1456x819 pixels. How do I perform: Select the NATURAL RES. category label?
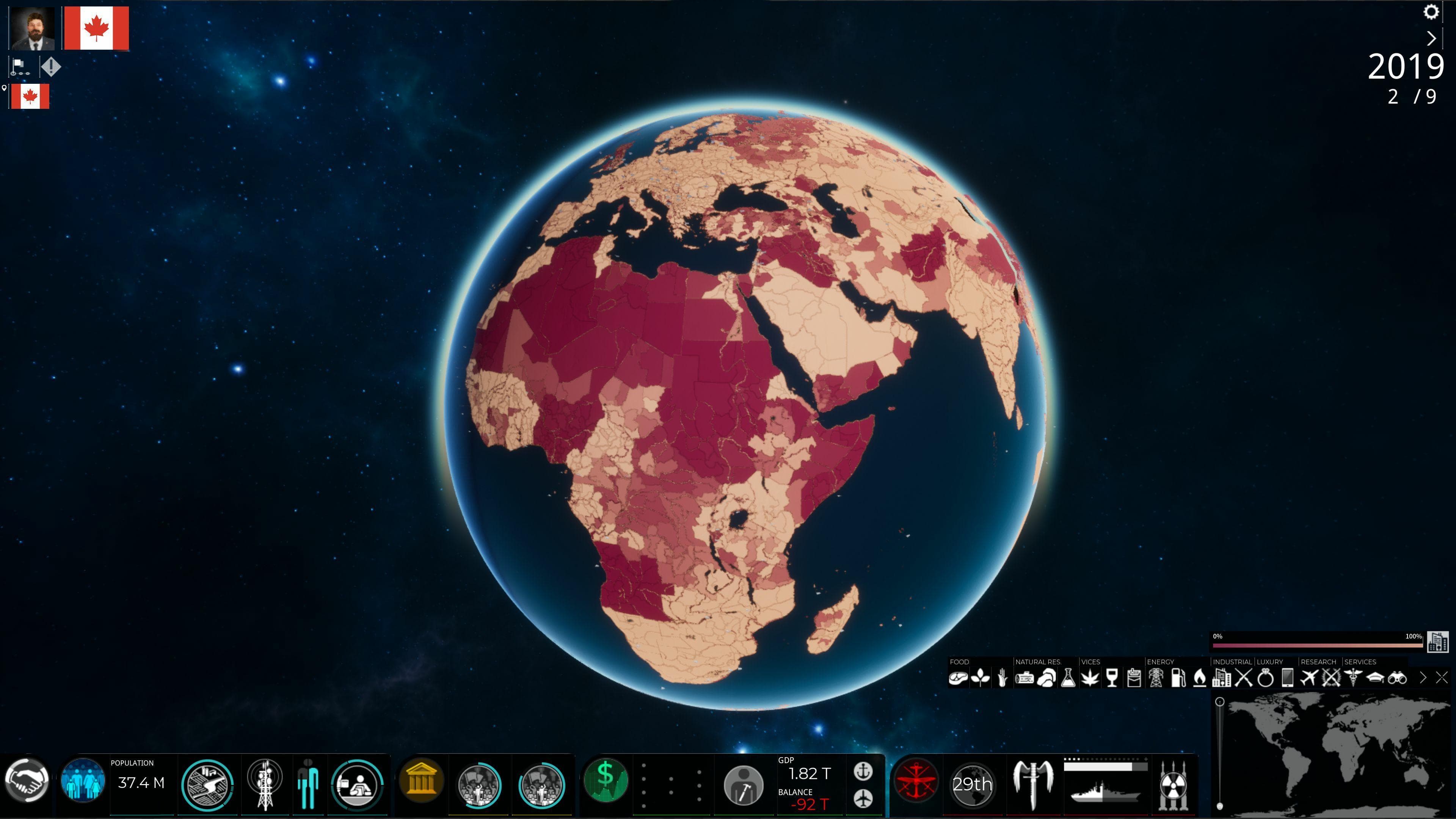(x=1038, y=662)
